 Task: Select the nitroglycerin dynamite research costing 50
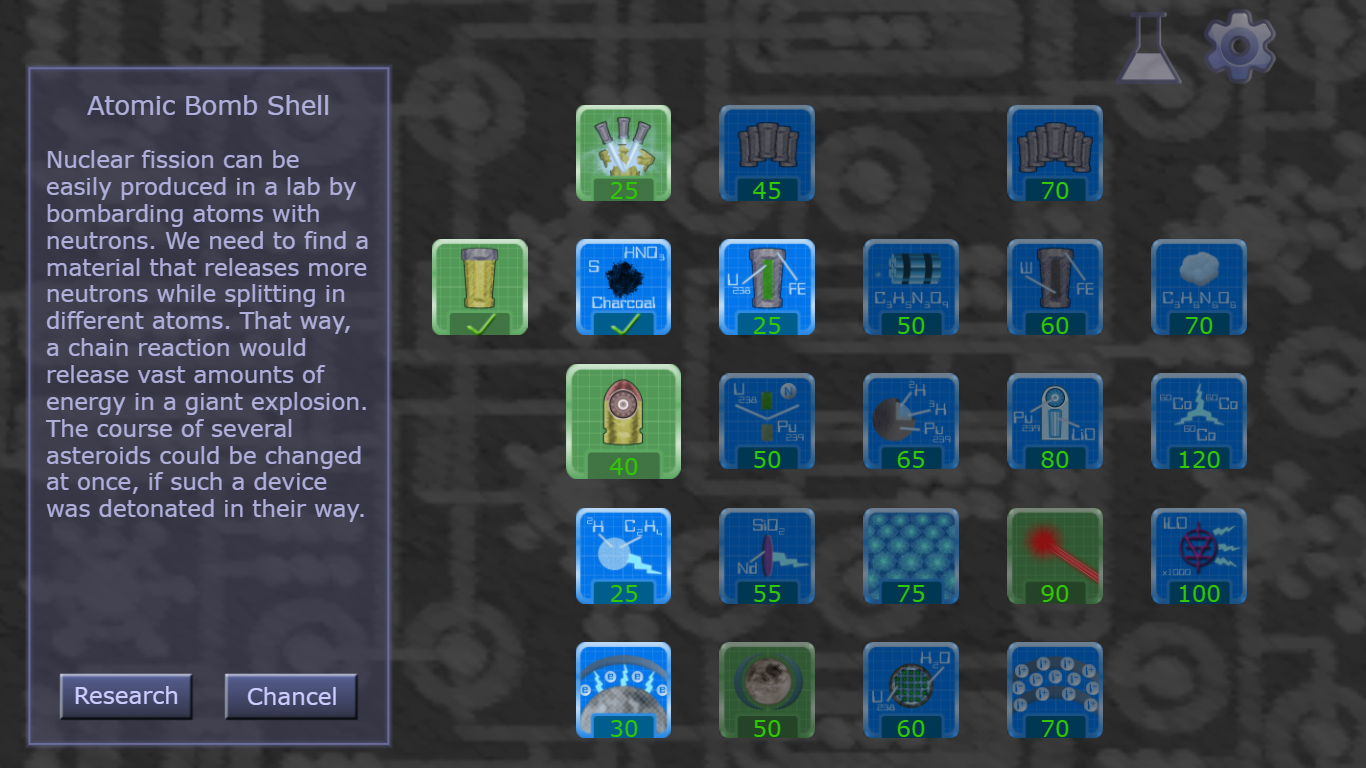[x=910, y=288]
